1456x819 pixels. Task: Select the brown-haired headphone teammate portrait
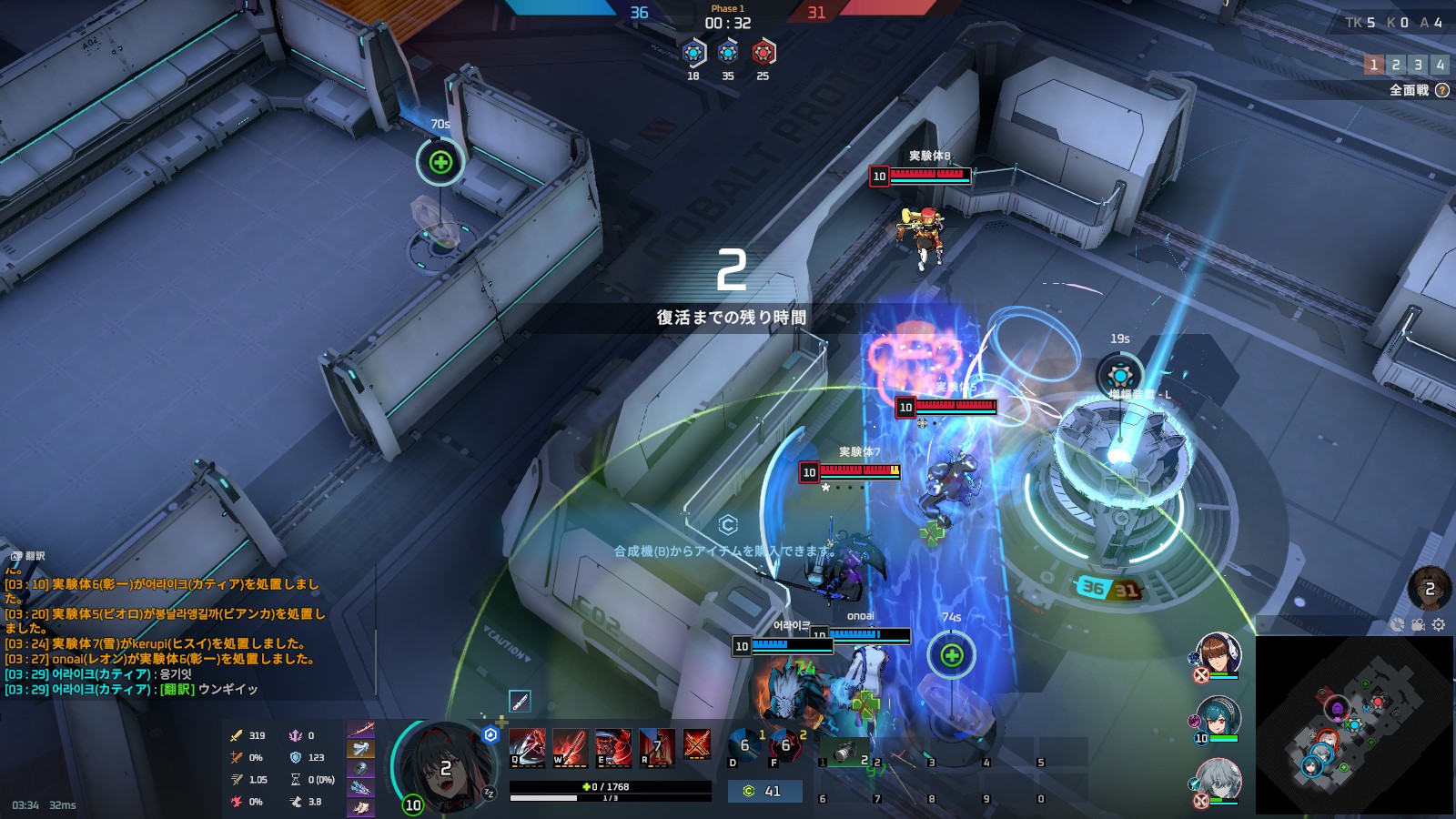pyautogui.click(x=1218, y=654)
